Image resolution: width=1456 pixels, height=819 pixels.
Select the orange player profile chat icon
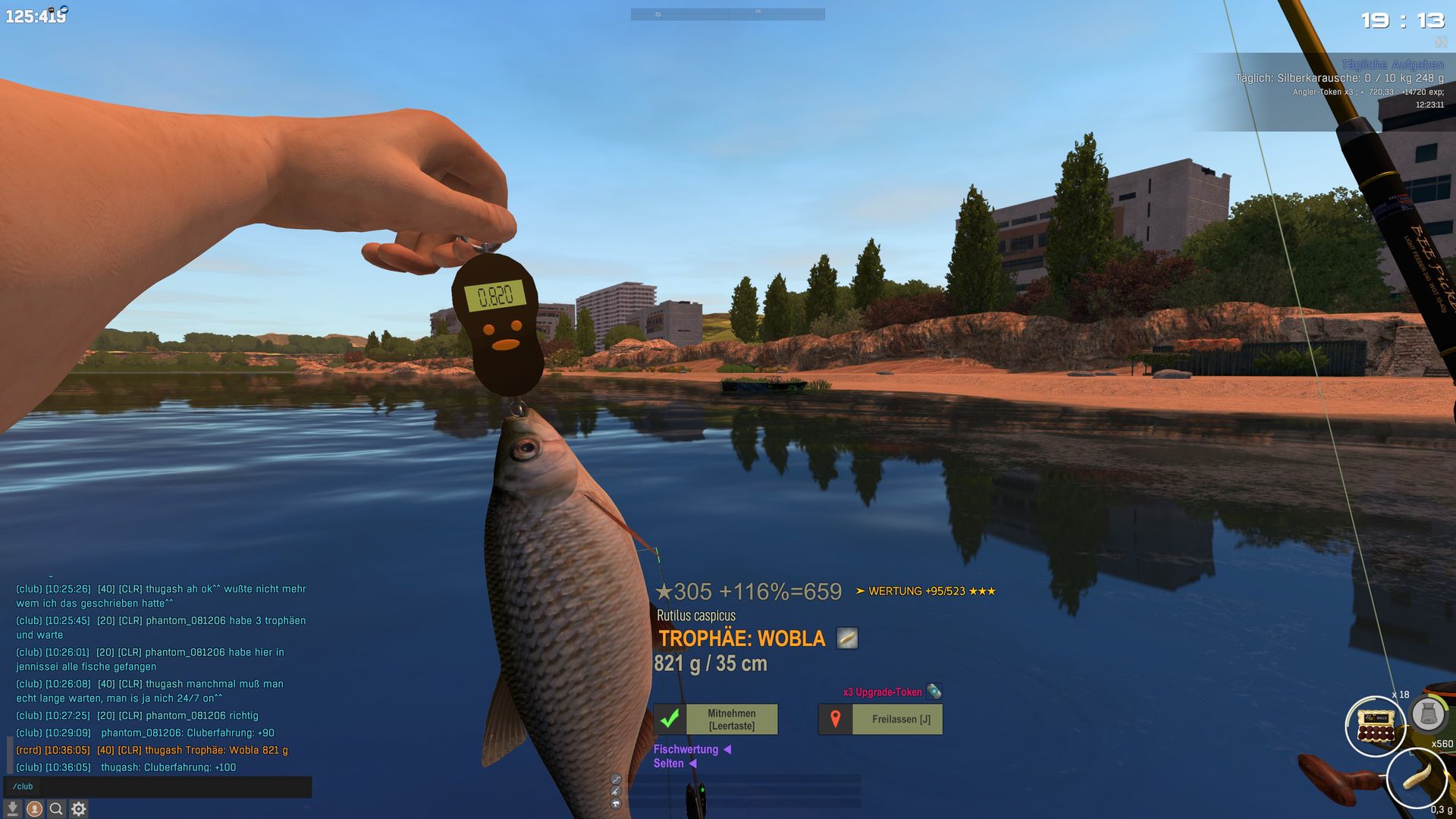click(x=34, y=809)
